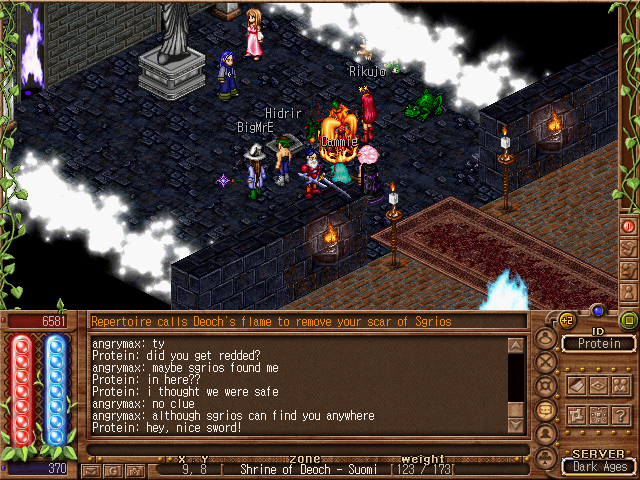This screenshot has width=640, height=480.
Task: Open the highlighted chat bubble panel
Action: coord(545,410)
